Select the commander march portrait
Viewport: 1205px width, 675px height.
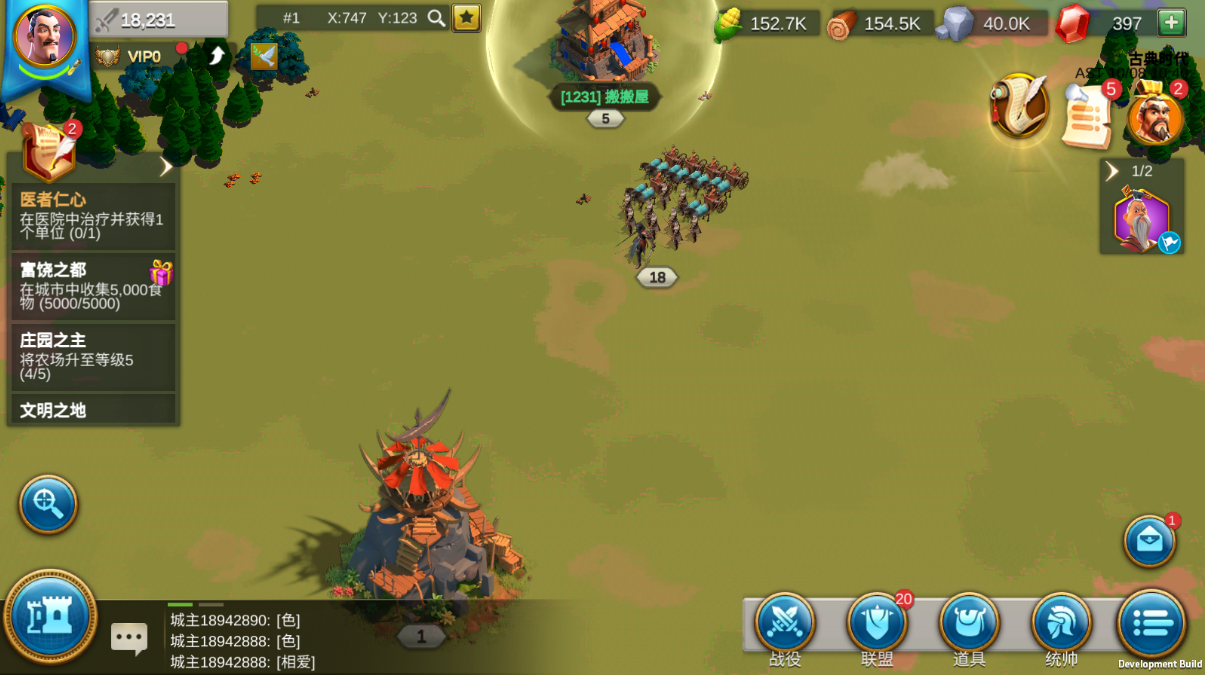point(1141,221)
